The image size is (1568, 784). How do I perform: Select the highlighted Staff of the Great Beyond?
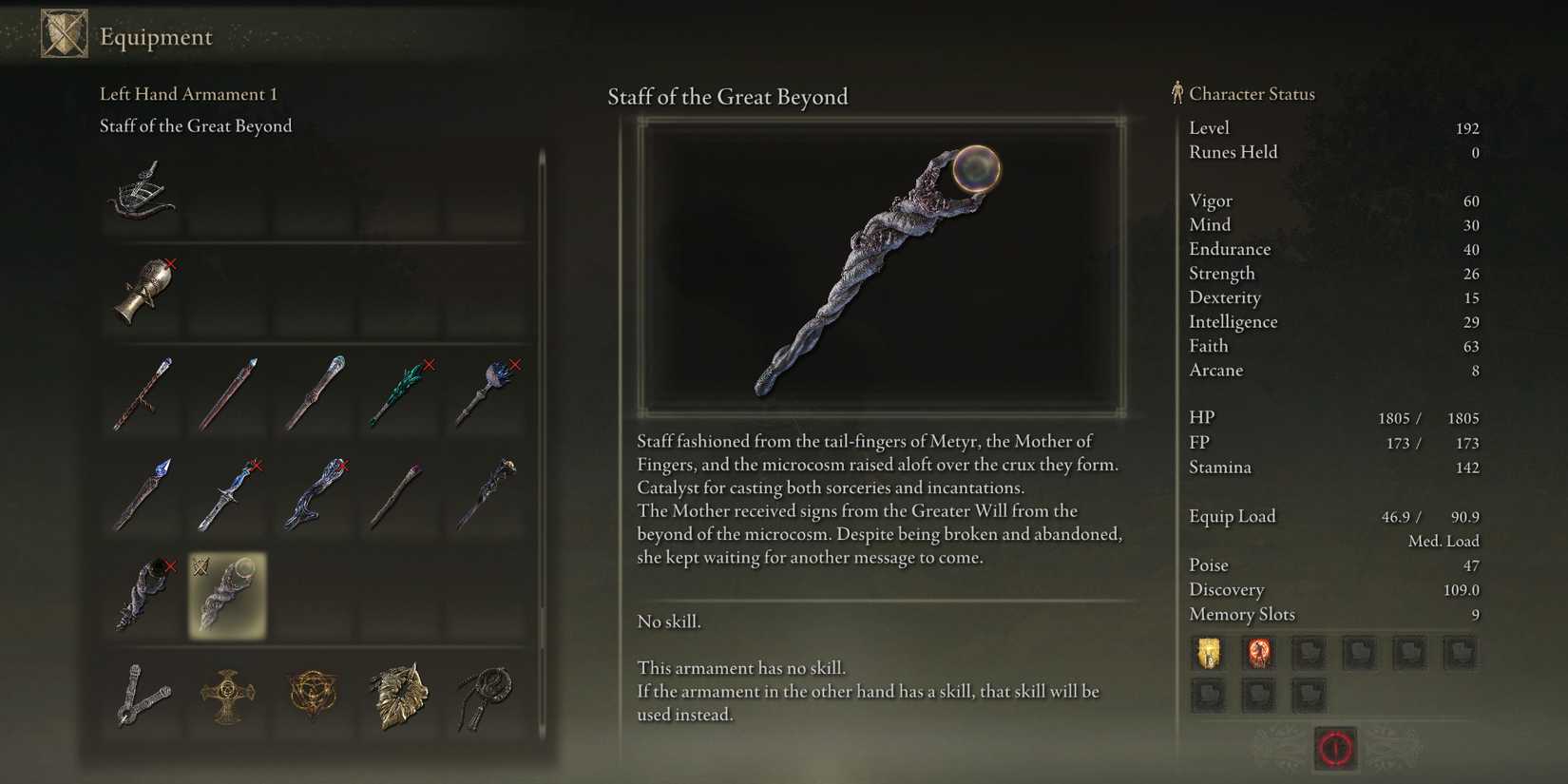pos(226,594)
